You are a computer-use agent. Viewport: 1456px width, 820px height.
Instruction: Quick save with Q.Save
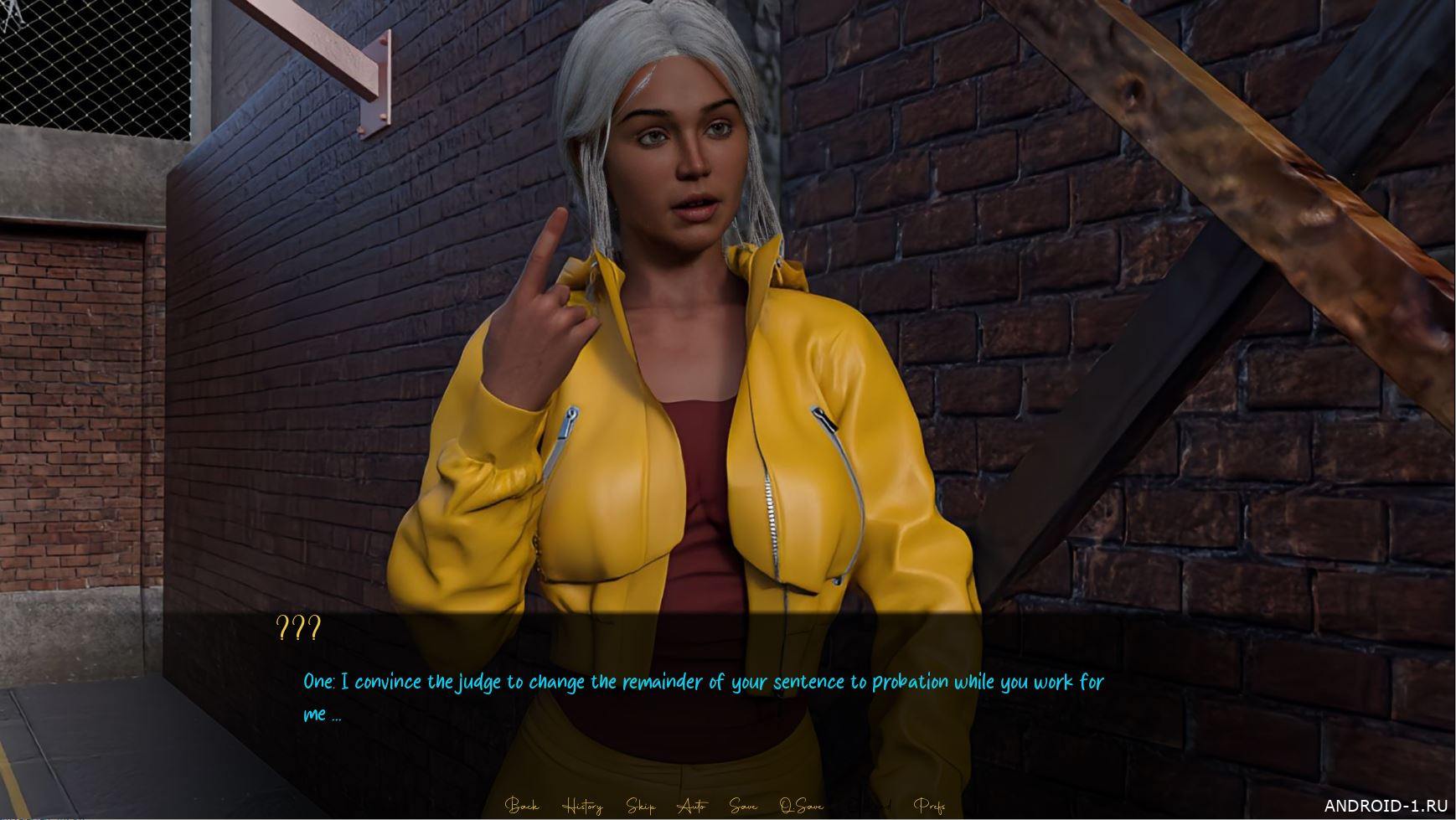[x=801, y=806]
